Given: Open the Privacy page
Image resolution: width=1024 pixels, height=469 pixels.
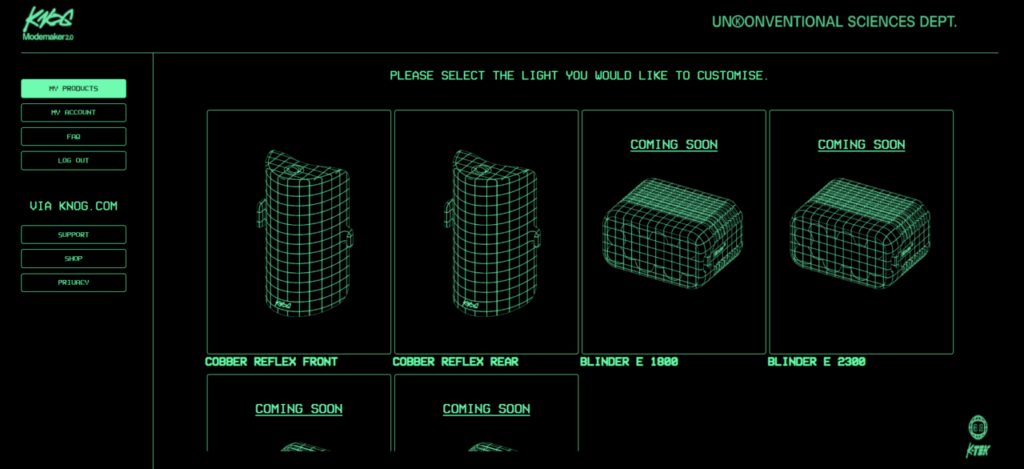Looking at the screenshot, I should point(73,283).
